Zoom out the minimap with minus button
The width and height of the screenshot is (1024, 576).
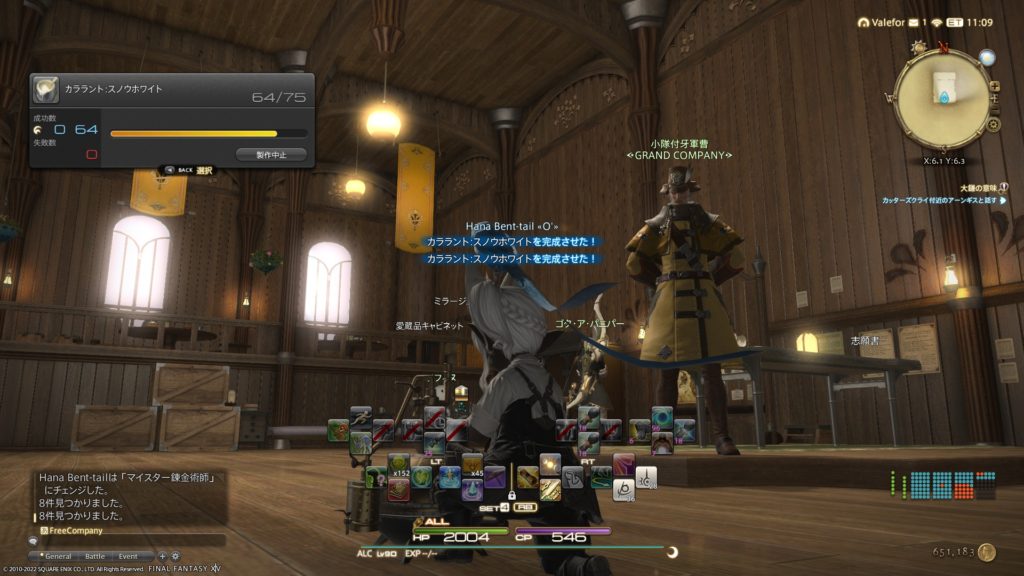[x=993, y=112]
